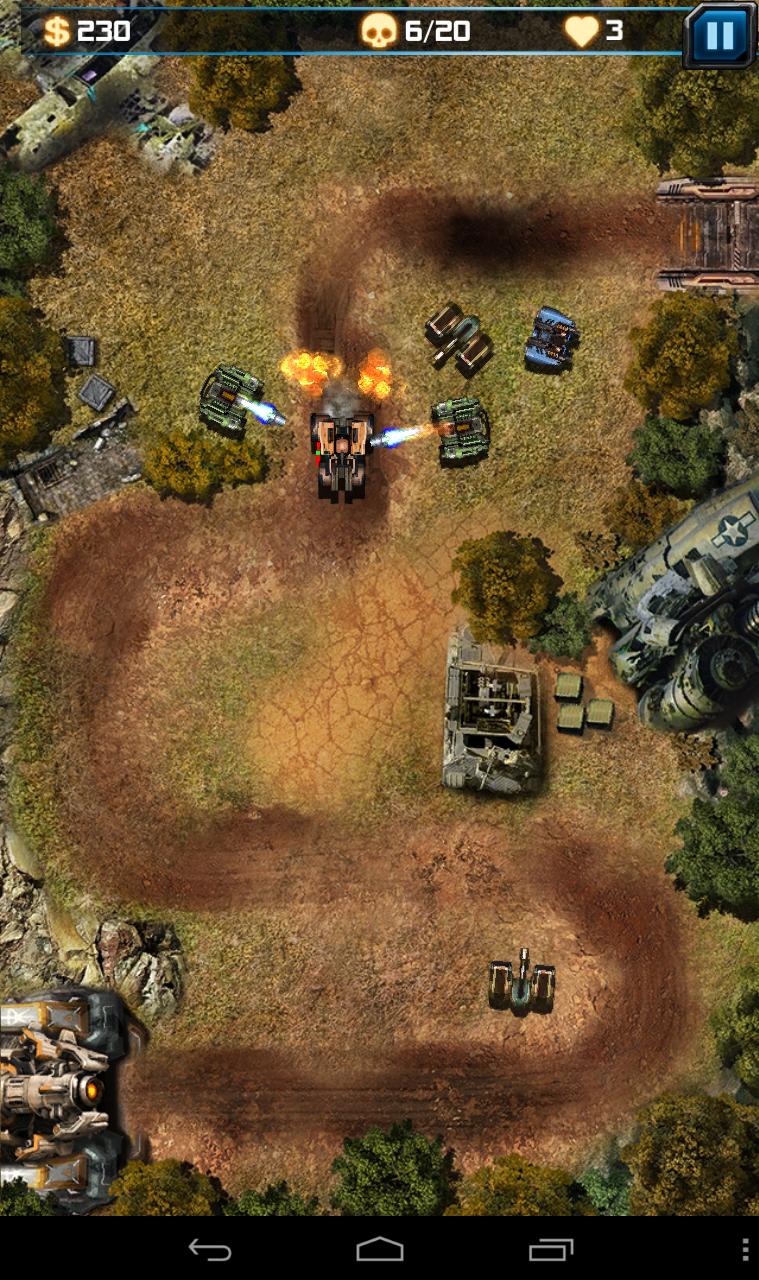The height and width of the screenshot is (1280, 759).
Task: Pause the game with the pause button
Action: coord(719,35)
